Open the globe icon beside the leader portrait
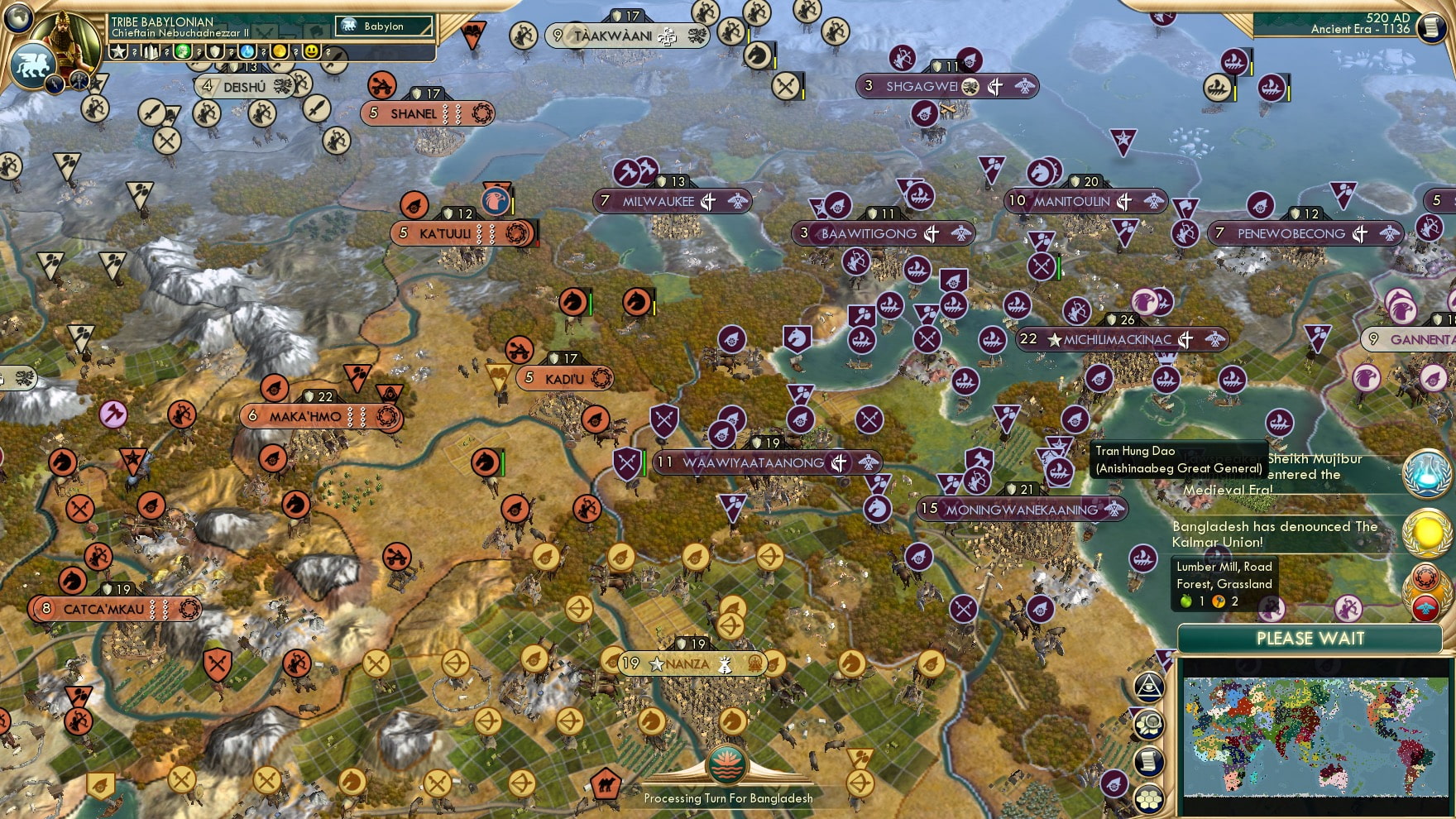 click(19, 17)
